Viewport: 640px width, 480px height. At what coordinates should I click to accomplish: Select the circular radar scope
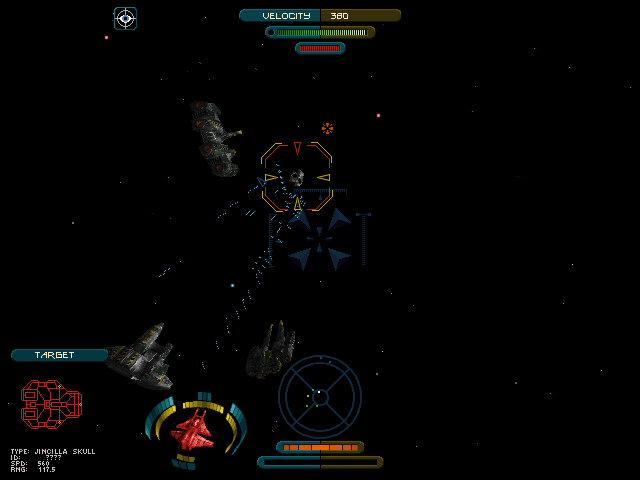319,397
